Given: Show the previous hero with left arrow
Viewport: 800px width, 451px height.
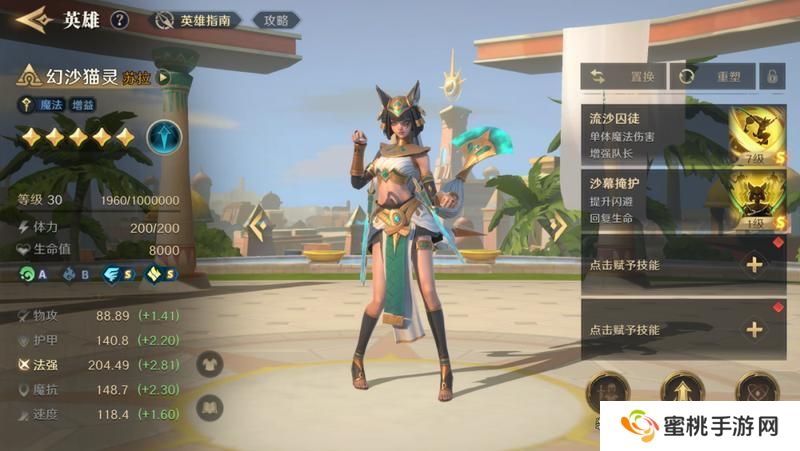Looking at the screenshot, I should click(259, 227).
